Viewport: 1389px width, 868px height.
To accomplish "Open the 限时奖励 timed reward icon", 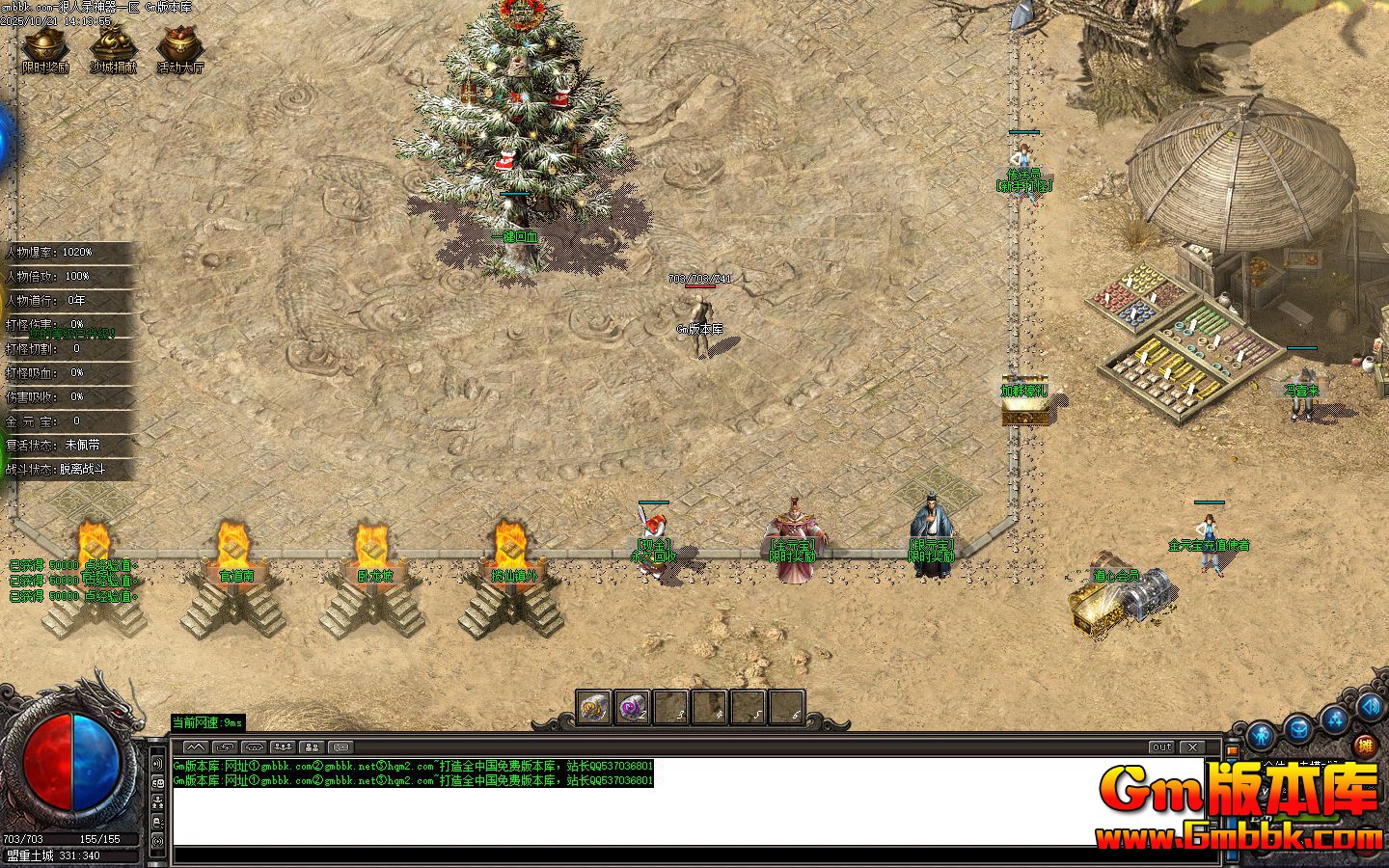I will tap(45, 46).
